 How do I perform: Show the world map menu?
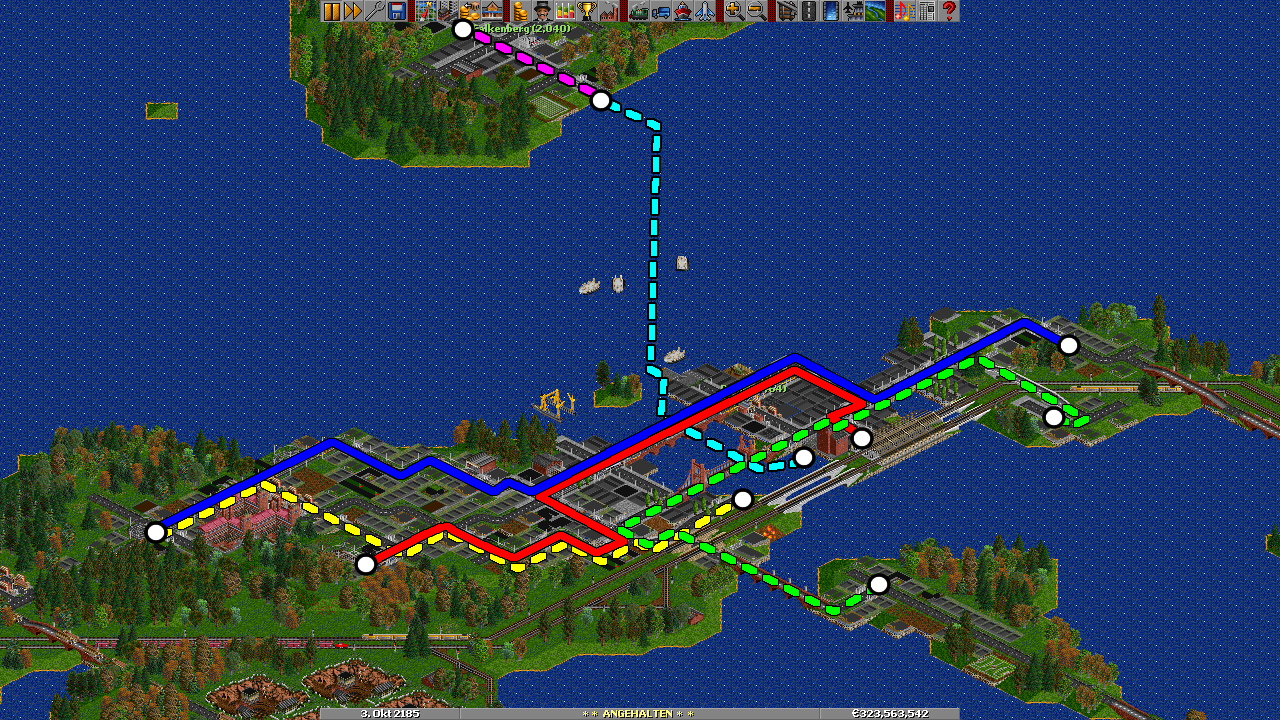pyautogui.click(x=426, y=11)
